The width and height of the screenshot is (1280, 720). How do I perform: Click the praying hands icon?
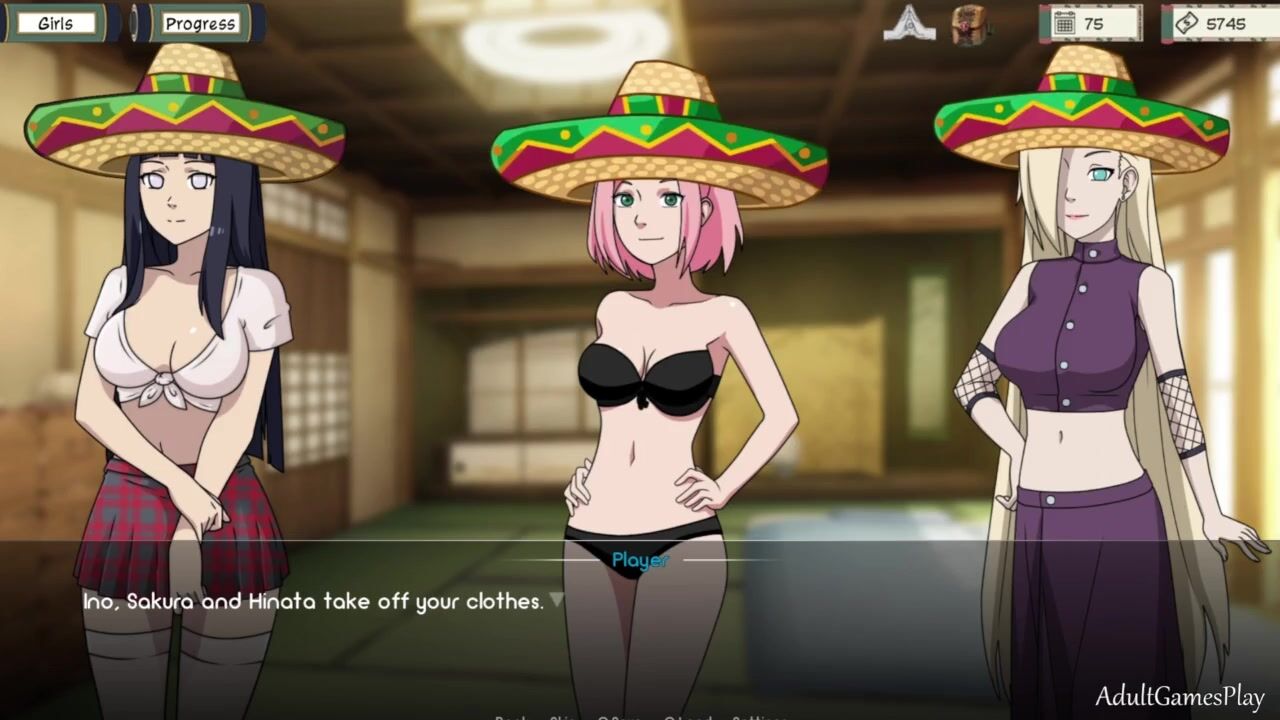tap(909, 23)
